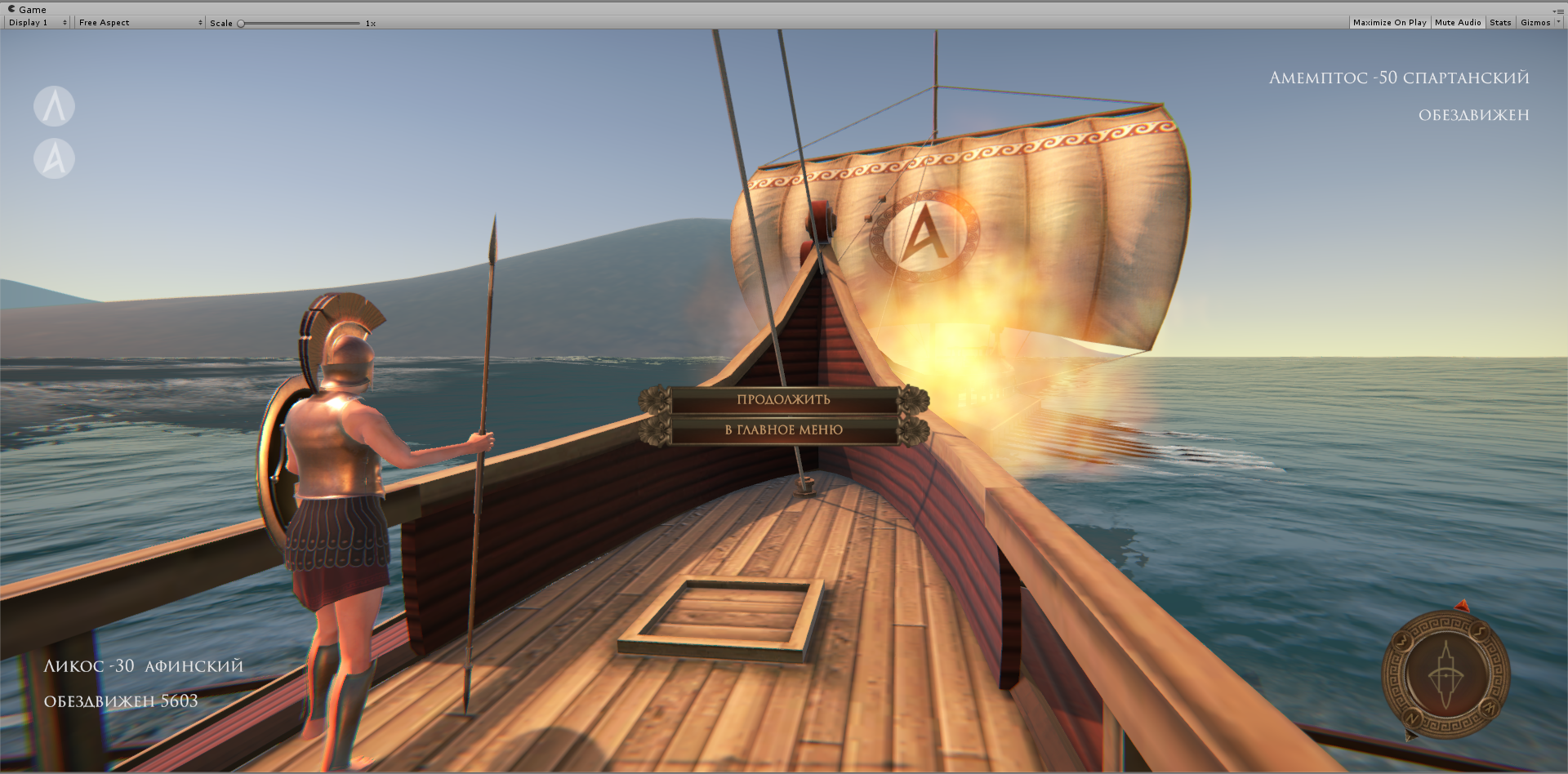1568x774 pixels.
Task: Click the Athenian alpha emblem icon
Action: 54,158
